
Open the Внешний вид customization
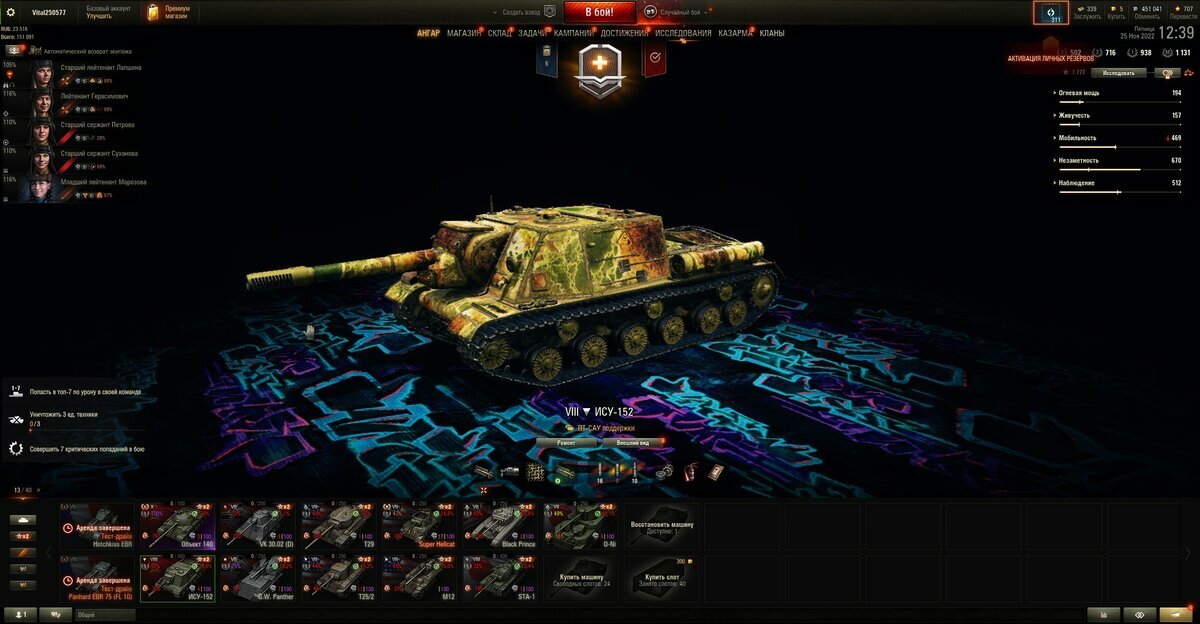pos(632,441)
